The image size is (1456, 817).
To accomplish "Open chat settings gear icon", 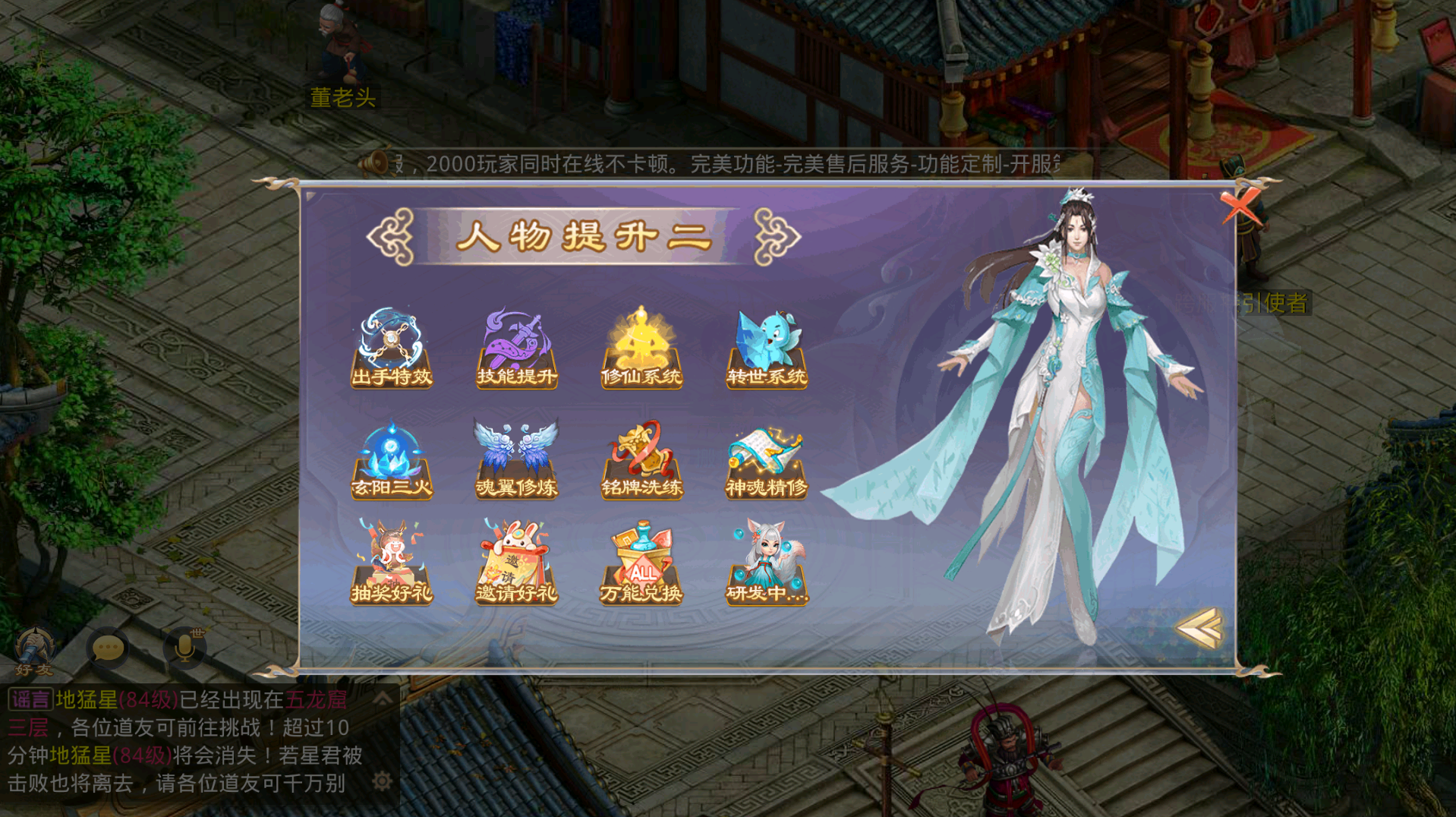I will (x=383, y=781).
